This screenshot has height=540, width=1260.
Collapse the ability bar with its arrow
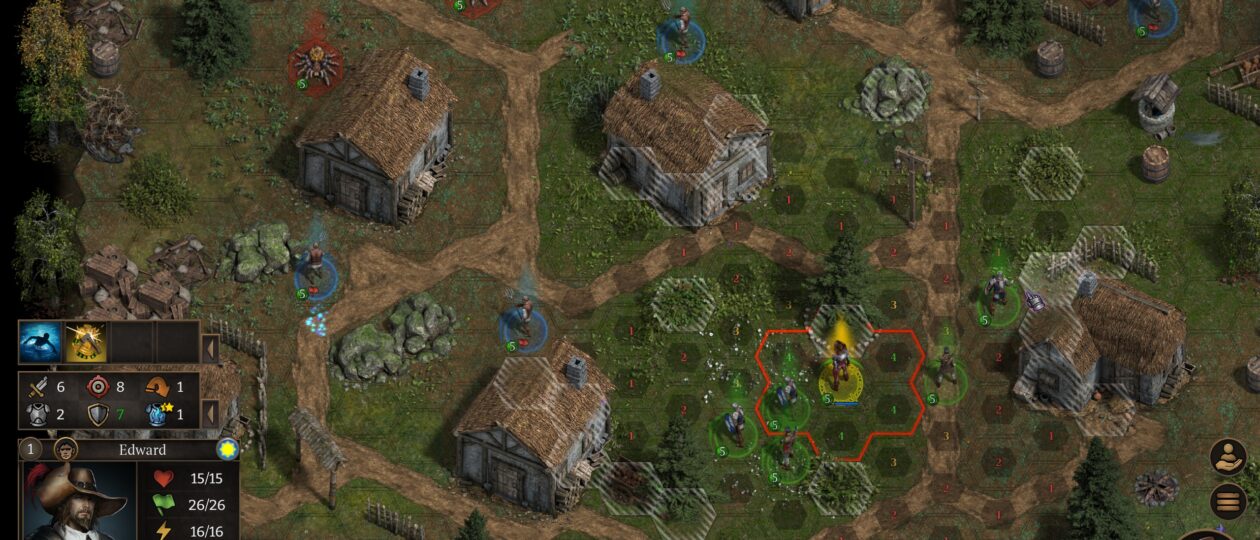pyautogui.click(x=210, y=349)
